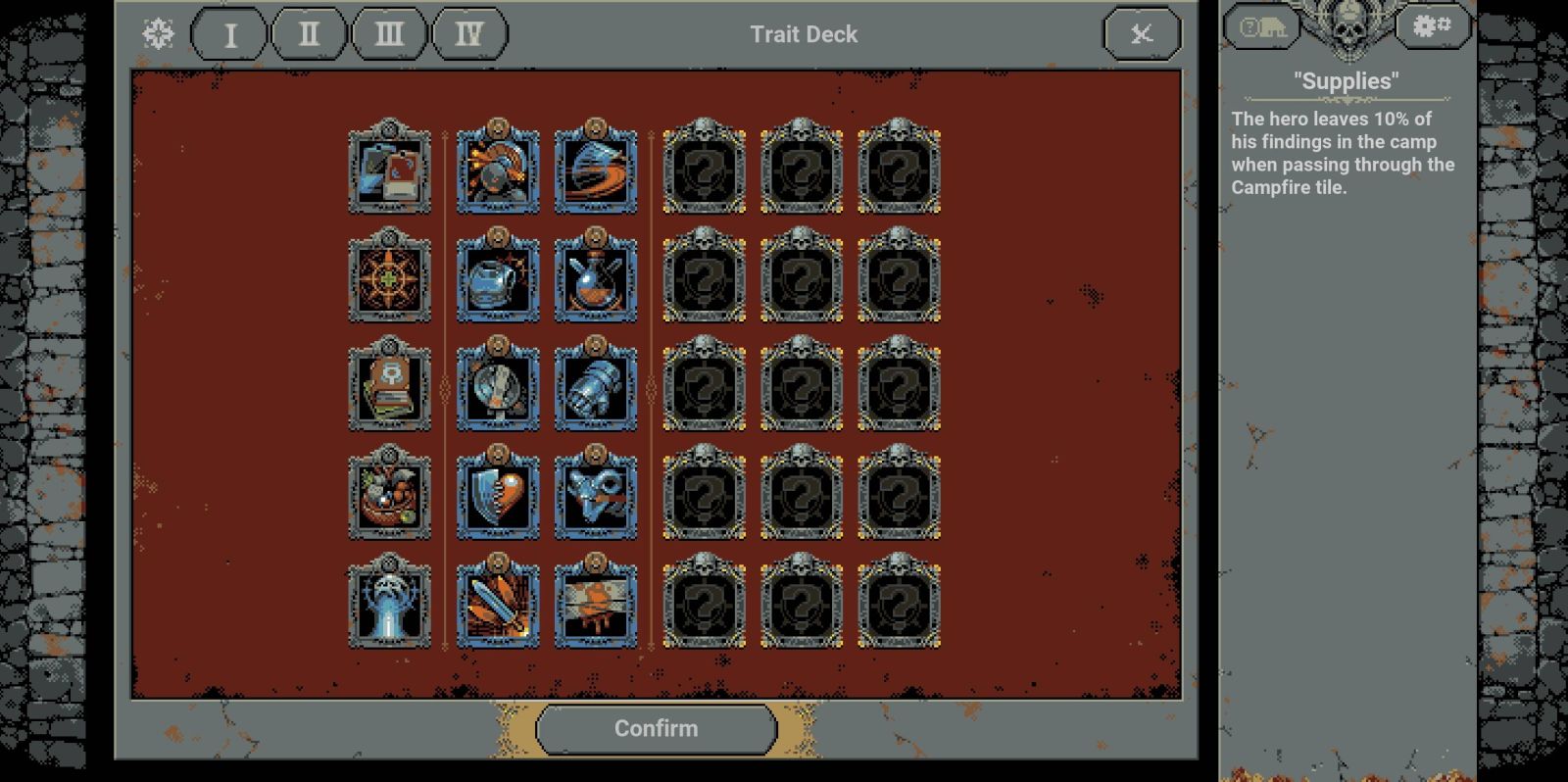Select the half-shield half-heart trait card
The width and height of the screenshot is (1568, 782).
498,495
